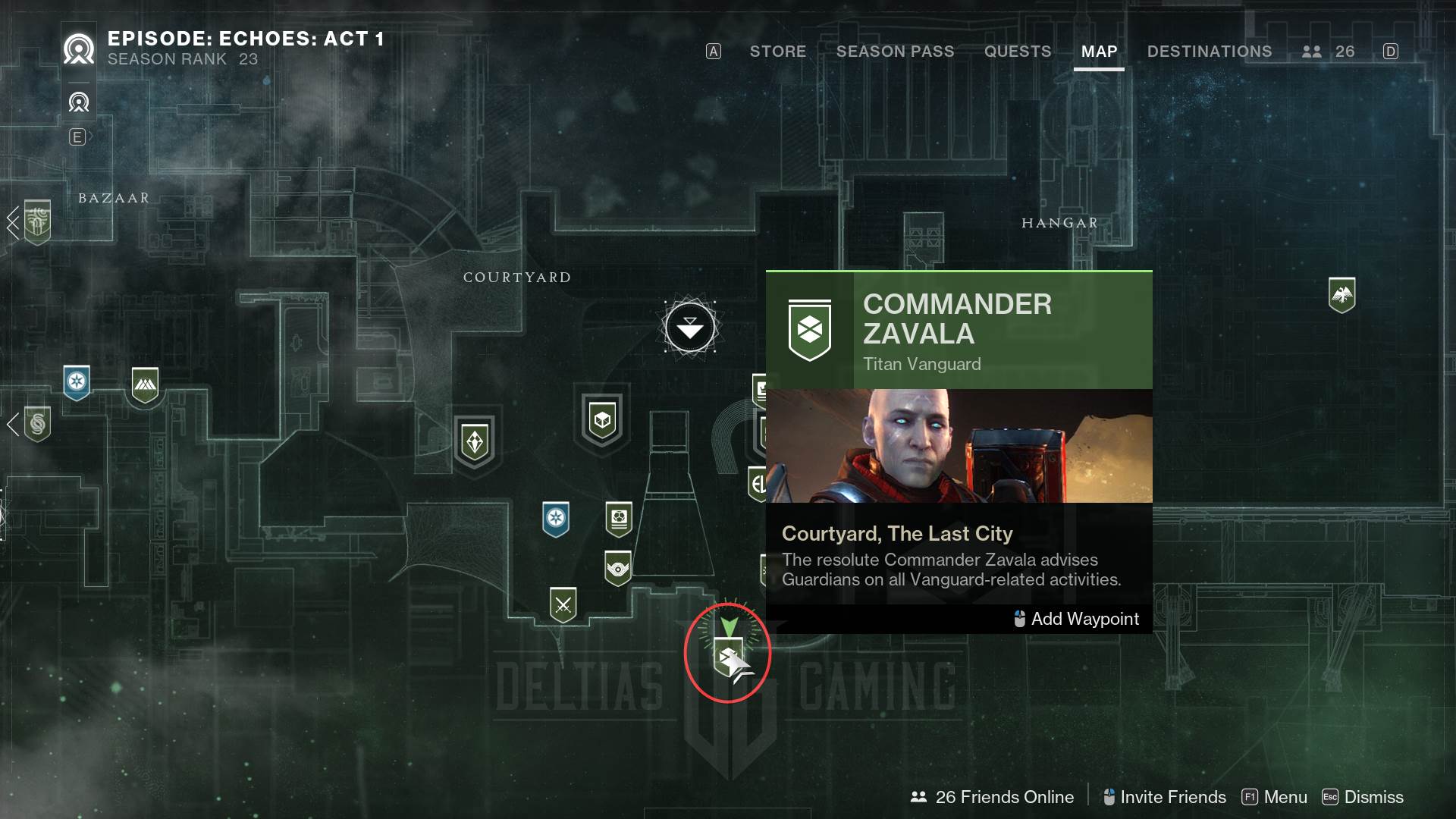Open the 26 Friends Online list

[993, 797]
